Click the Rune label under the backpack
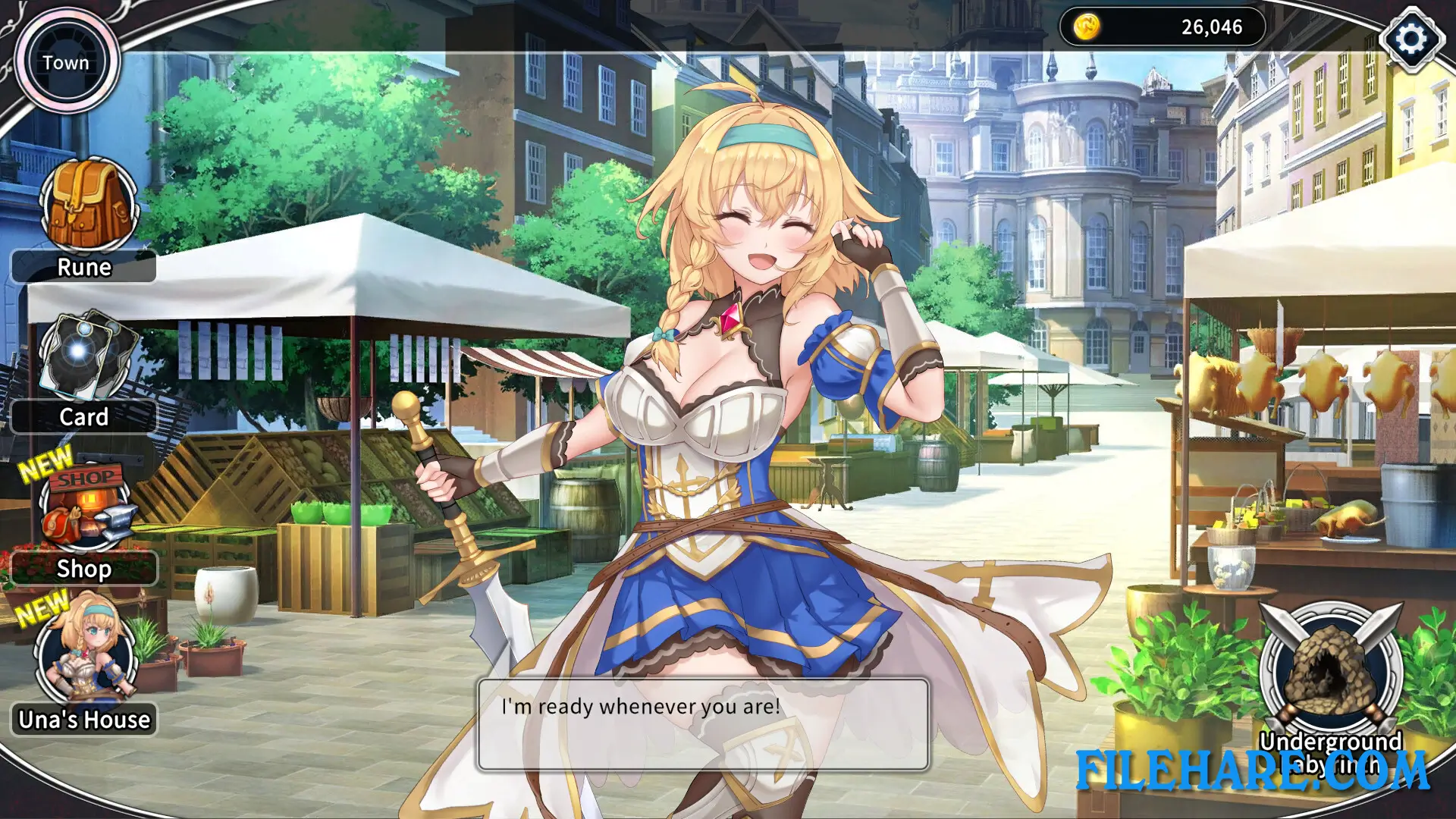The height and width of the screenshot is (819, 1456). (83, 267)
